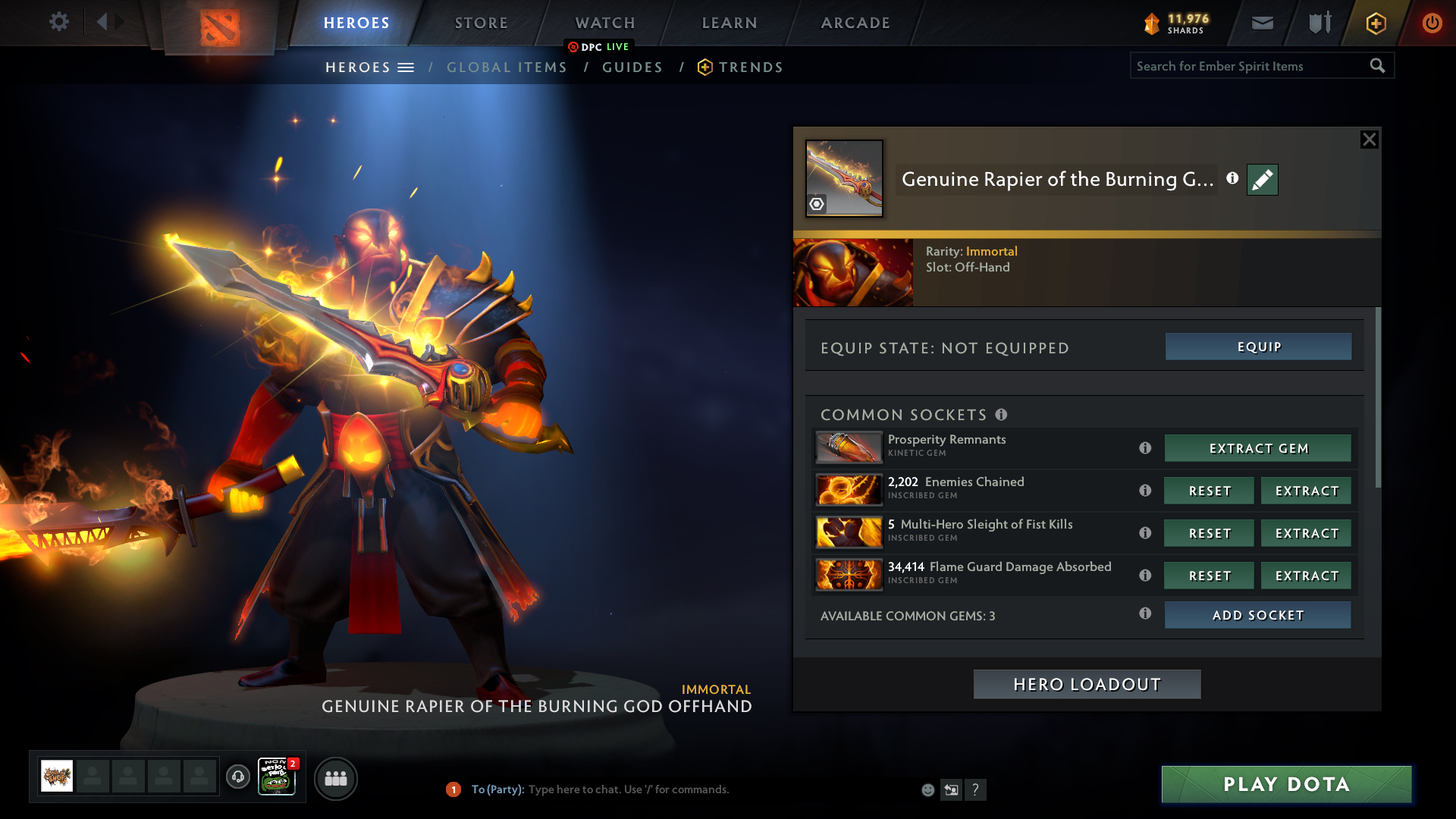Viewport: 1456px width, 819px height.
Task: Open the Global Items section
Action: [507, 67]
